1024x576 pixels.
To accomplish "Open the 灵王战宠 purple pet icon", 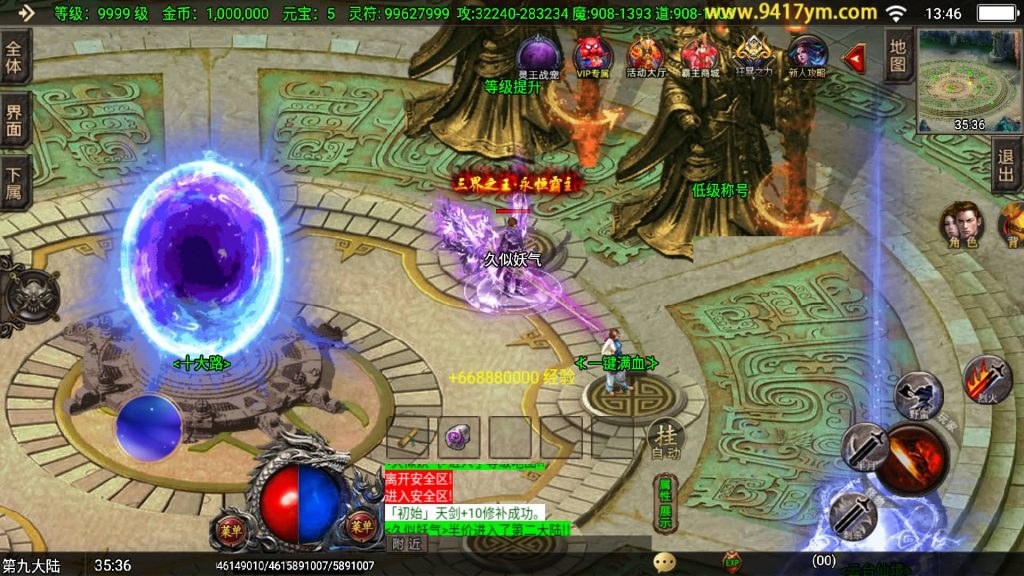I will [x=538, y=53].
